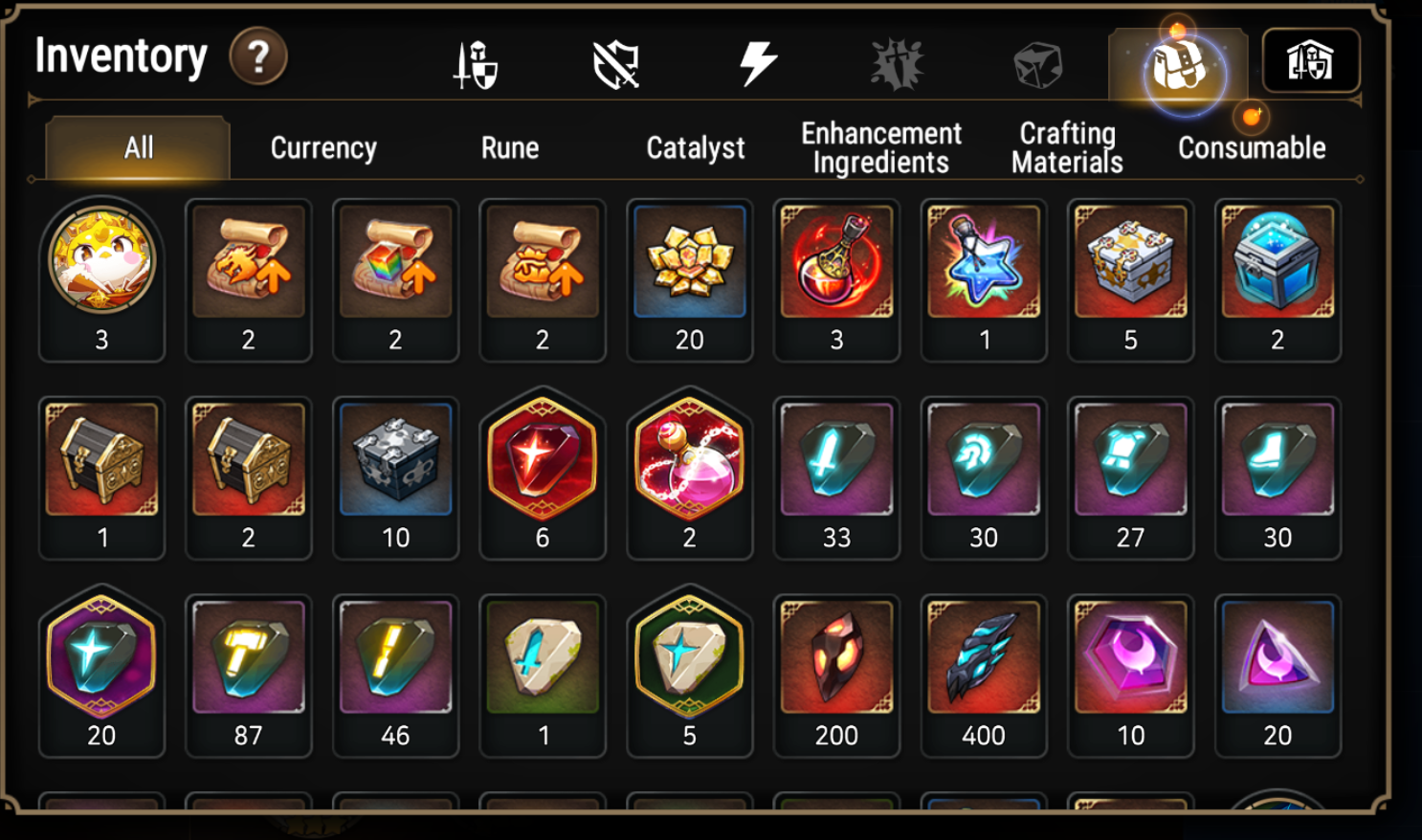This screenshot has height=840, width=1422.
Task: Open the sword and shield equipment icon
Action: pyautogui.click(x=476, y=60)
